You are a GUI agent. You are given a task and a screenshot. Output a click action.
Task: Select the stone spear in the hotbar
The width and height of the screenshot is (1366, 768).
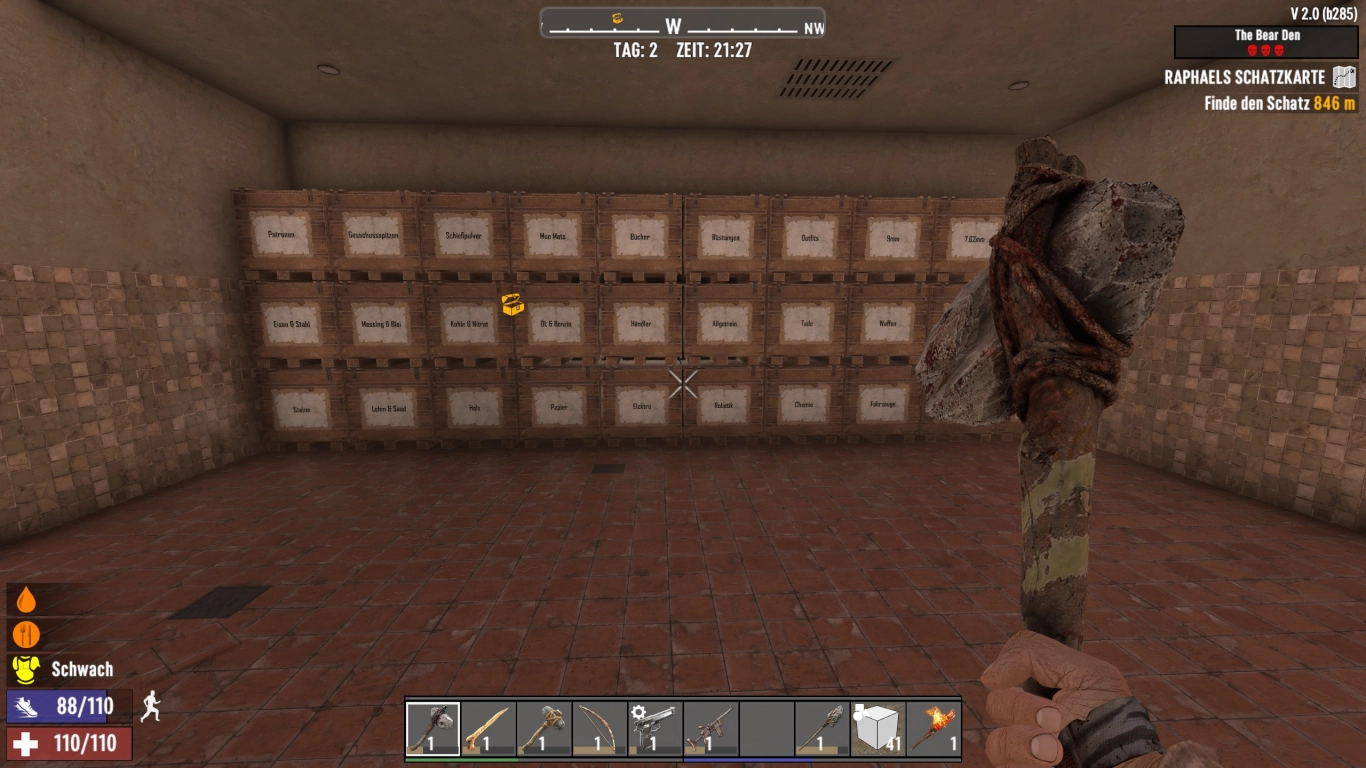pyautogui.click(x=820, y=728)
